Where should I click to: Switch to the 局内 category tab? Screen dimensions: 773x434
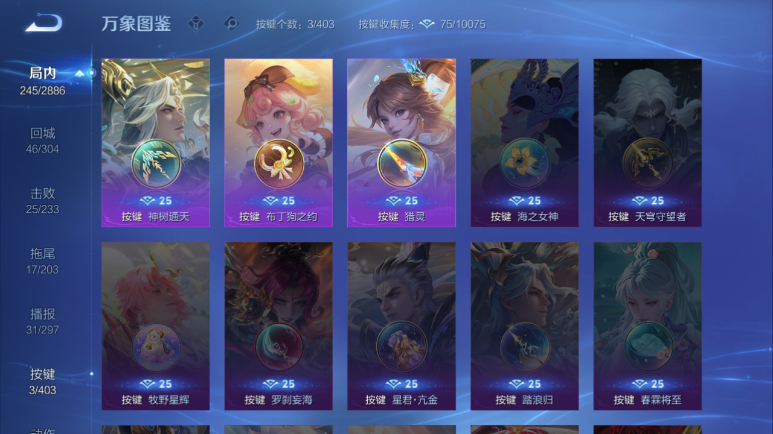click(43, 80)
